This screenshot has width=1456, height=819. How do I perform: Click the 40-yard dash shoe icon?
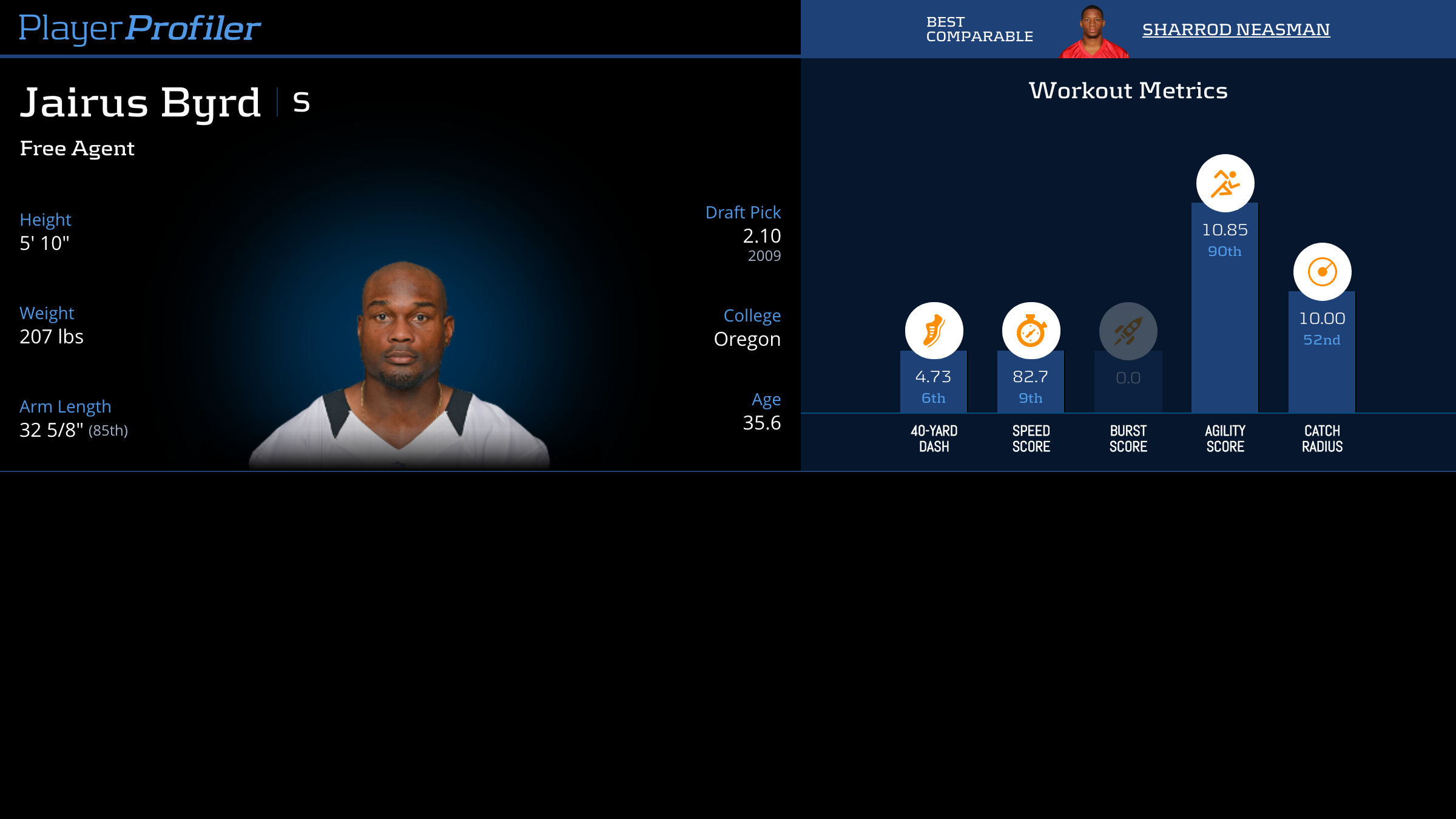click(934, 331)
